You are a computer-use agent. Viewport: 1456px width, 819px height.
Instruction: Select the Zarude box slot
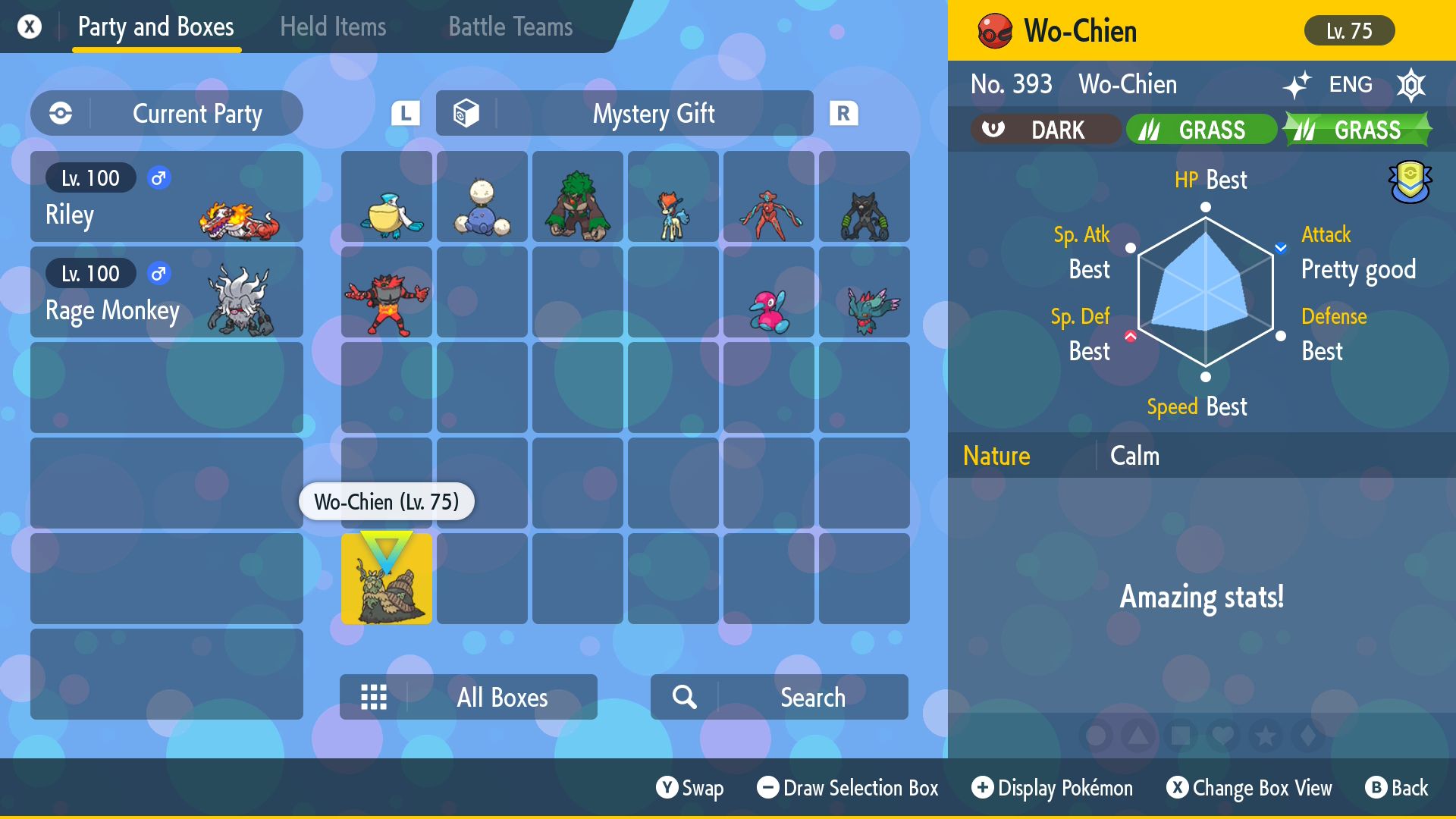864,196
